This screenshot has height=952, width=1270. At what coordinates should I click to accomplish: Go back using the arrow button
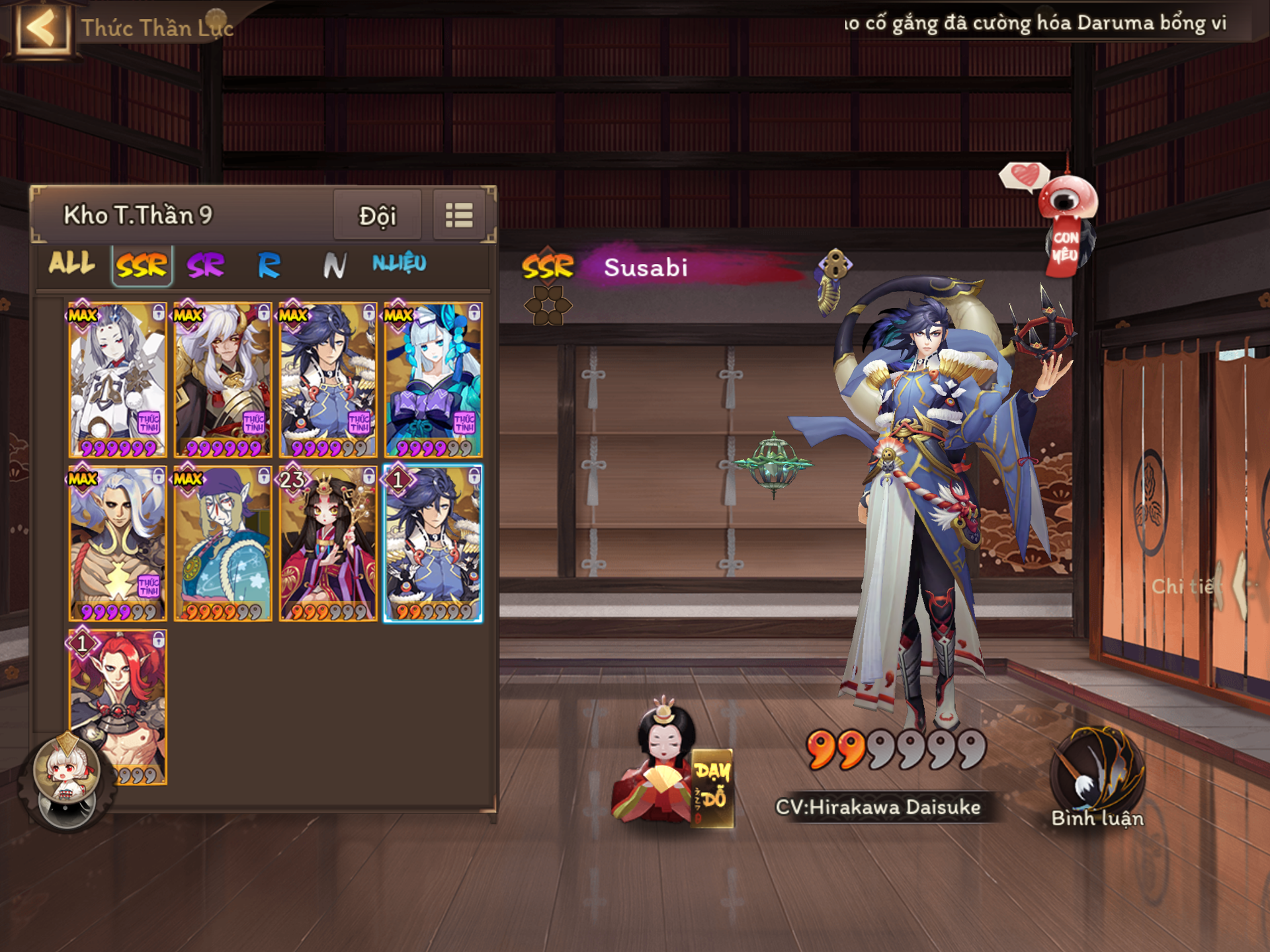[x=42, y=28]
